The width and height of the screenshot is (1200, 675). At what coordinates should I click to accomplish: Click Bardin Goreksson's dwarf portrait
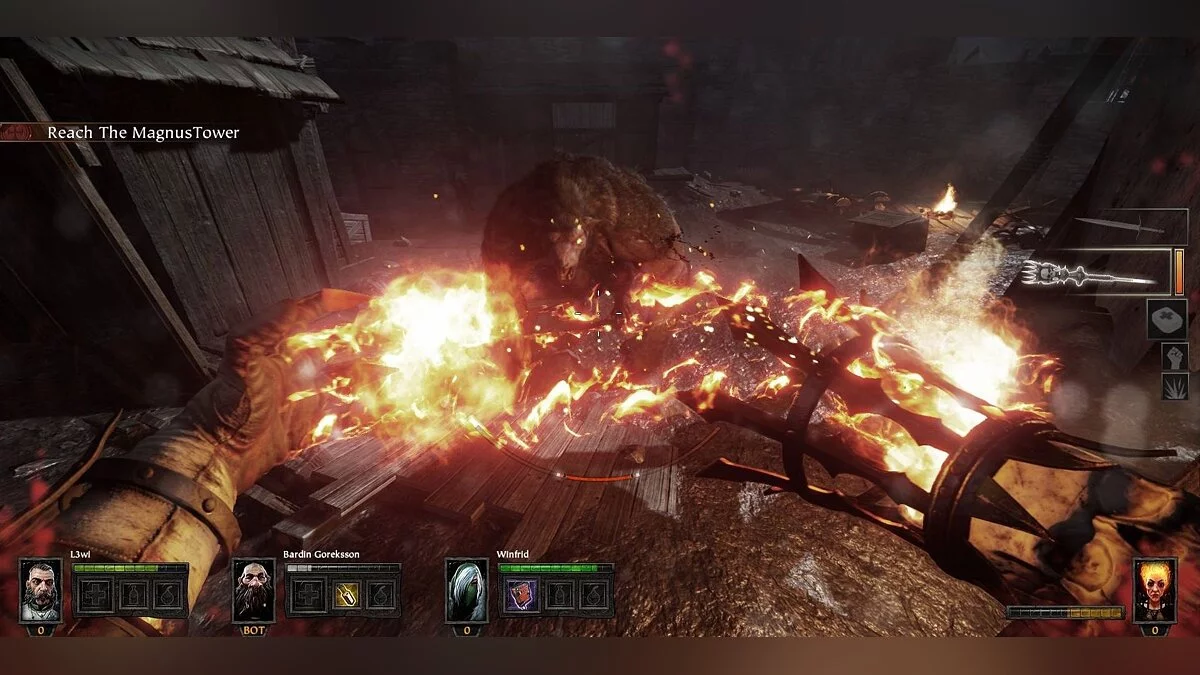tap(253, 591)
